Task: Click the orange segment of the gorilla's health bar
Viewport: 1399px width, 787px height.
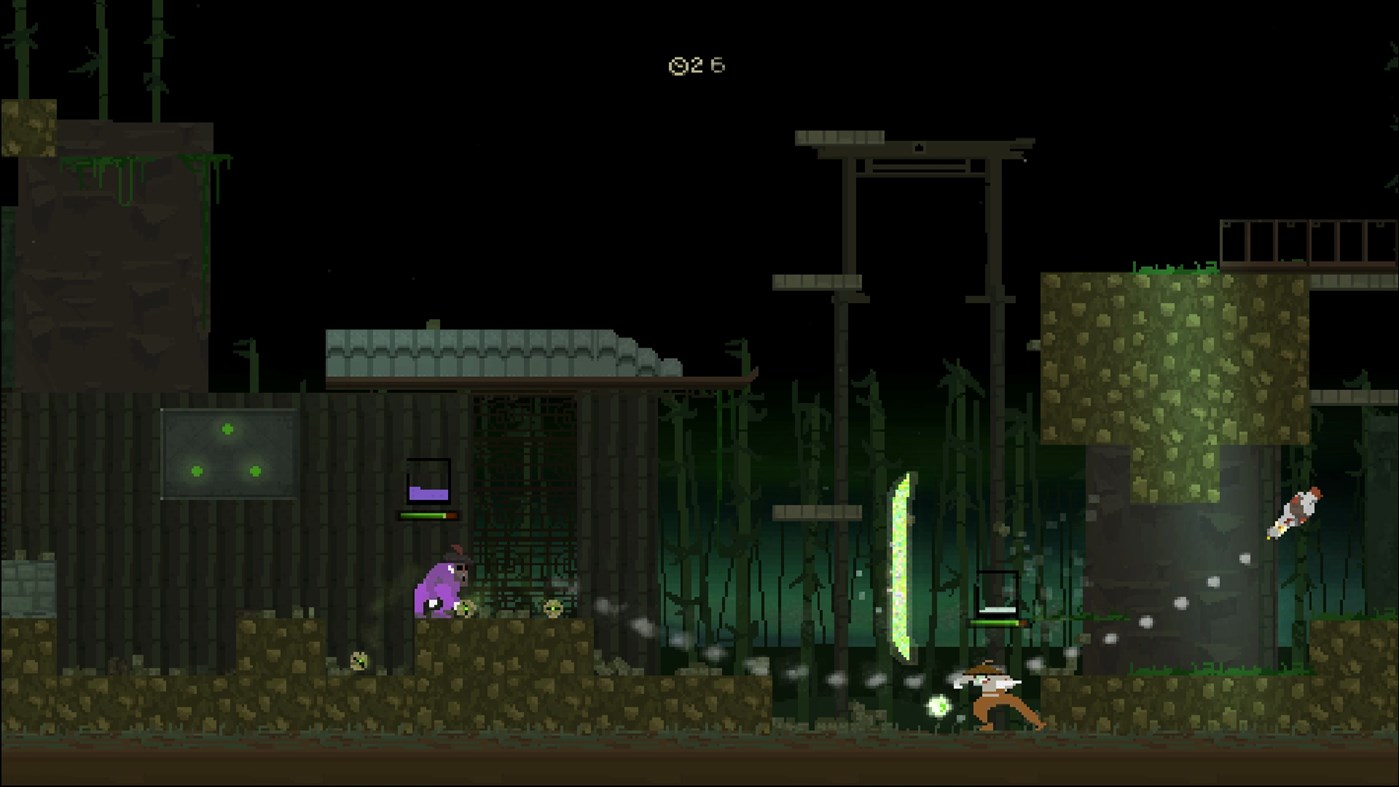Action: [452, 515]
